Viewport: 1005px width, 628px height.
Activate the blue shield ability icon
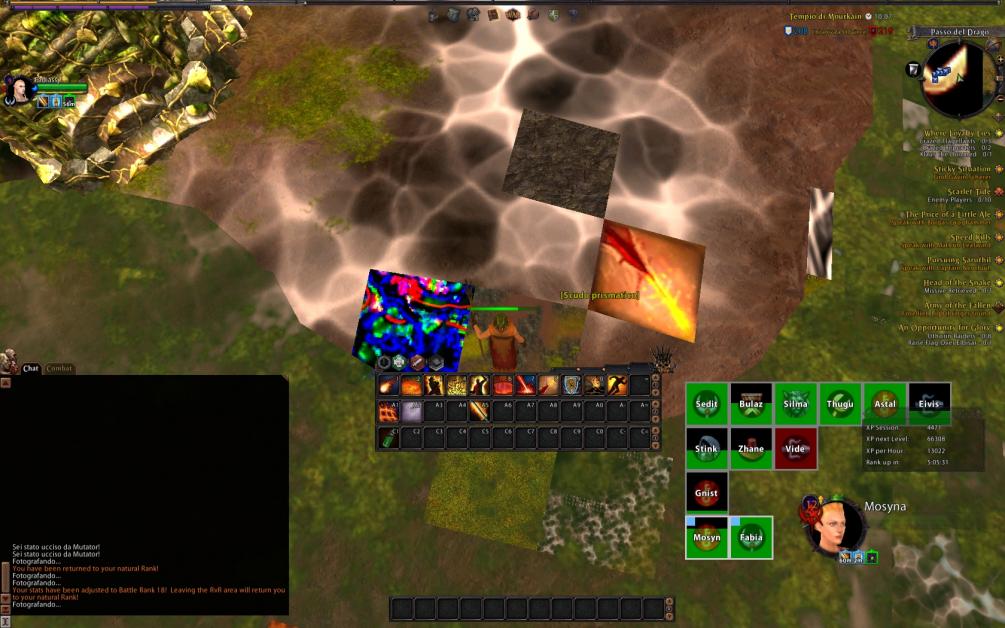click(572, 386)
